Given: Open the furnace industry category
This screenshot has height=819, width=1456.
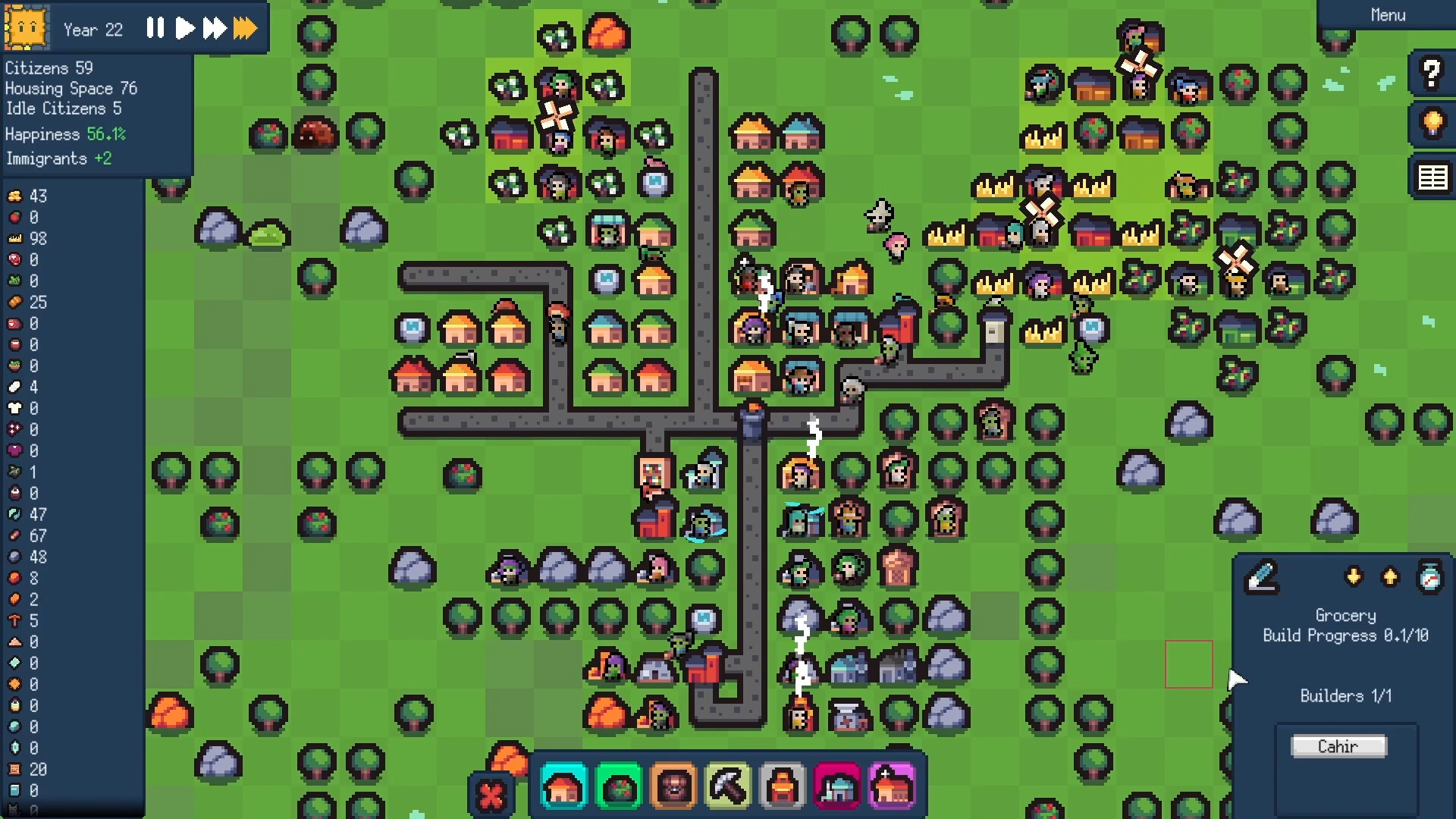Looking at the screenshot, I should coord(783,787).
